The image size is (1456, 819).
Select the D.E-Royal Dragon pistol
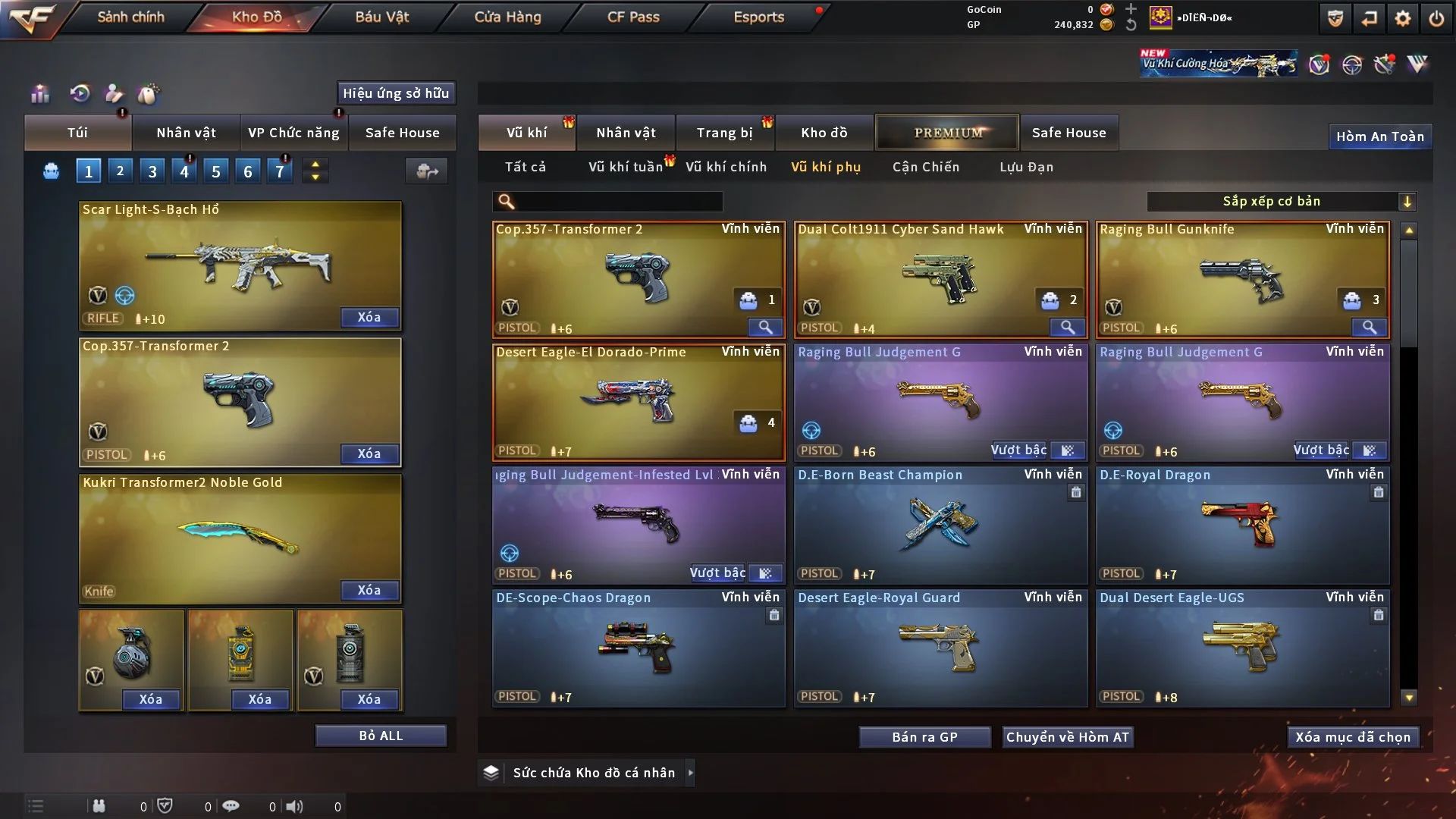coord(1242,525)
